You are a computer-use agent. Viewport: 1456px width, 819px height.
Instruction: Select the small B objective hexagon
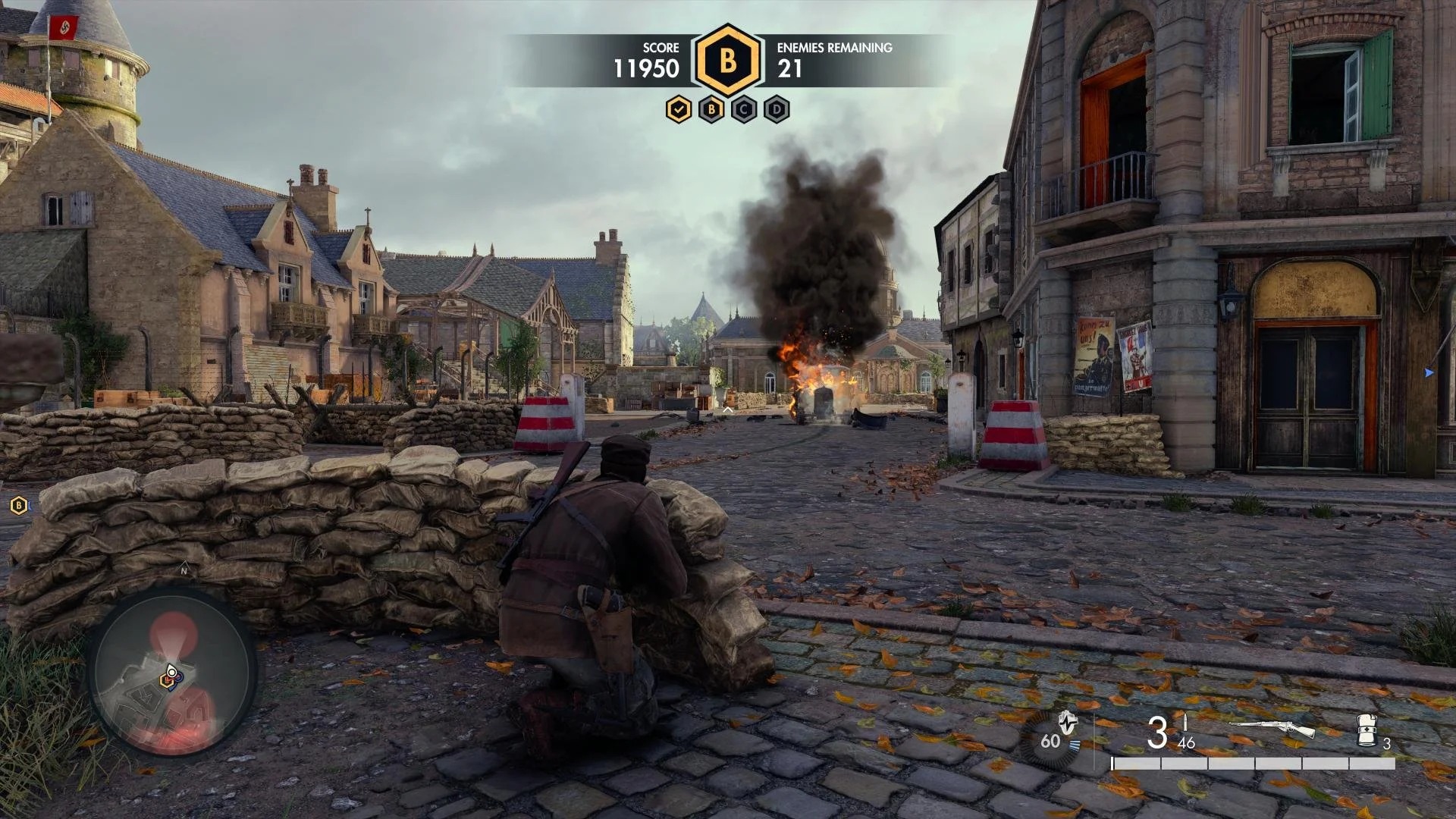711,110
